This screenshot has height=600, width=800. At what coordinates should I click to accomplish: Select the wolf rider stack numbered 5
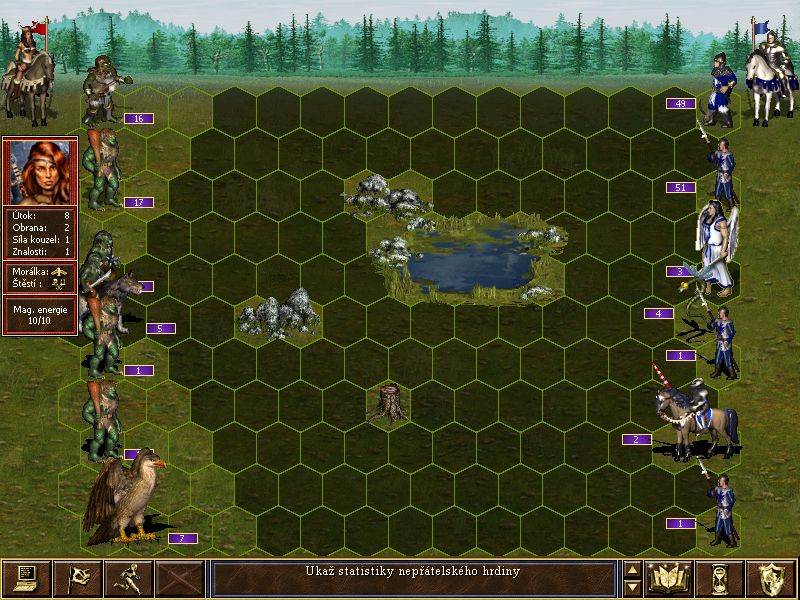(x=120, y=300)
